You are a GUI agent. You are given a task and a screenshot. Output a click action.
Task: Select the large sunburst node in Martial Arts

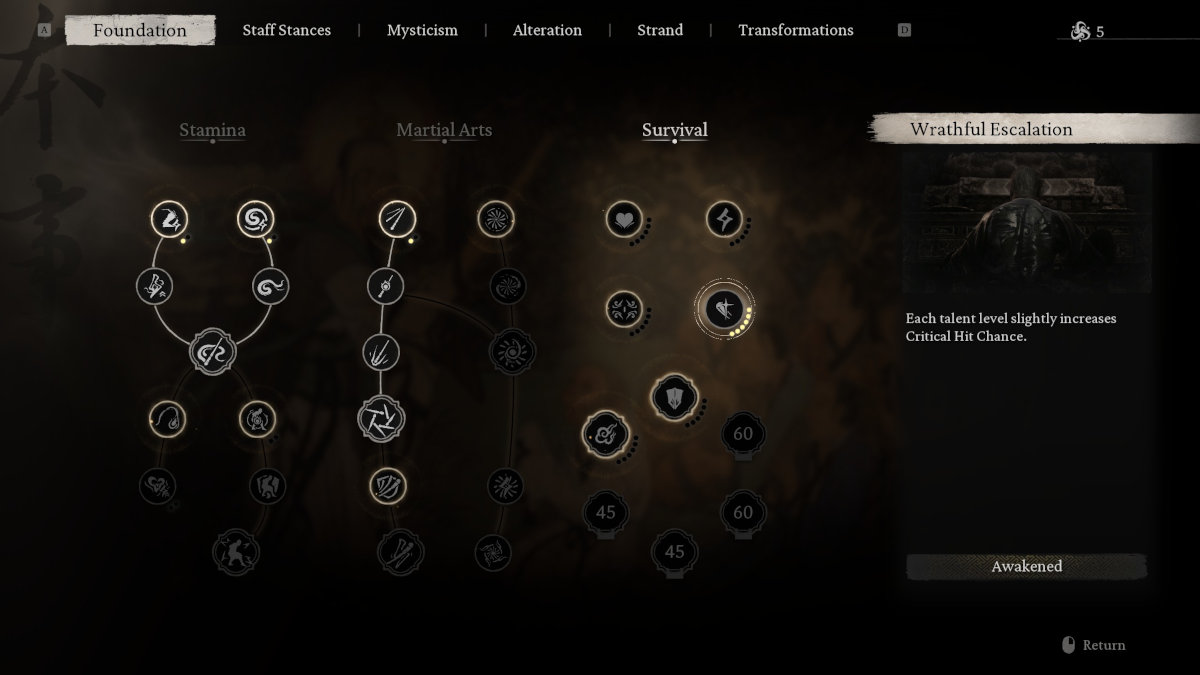512,352
